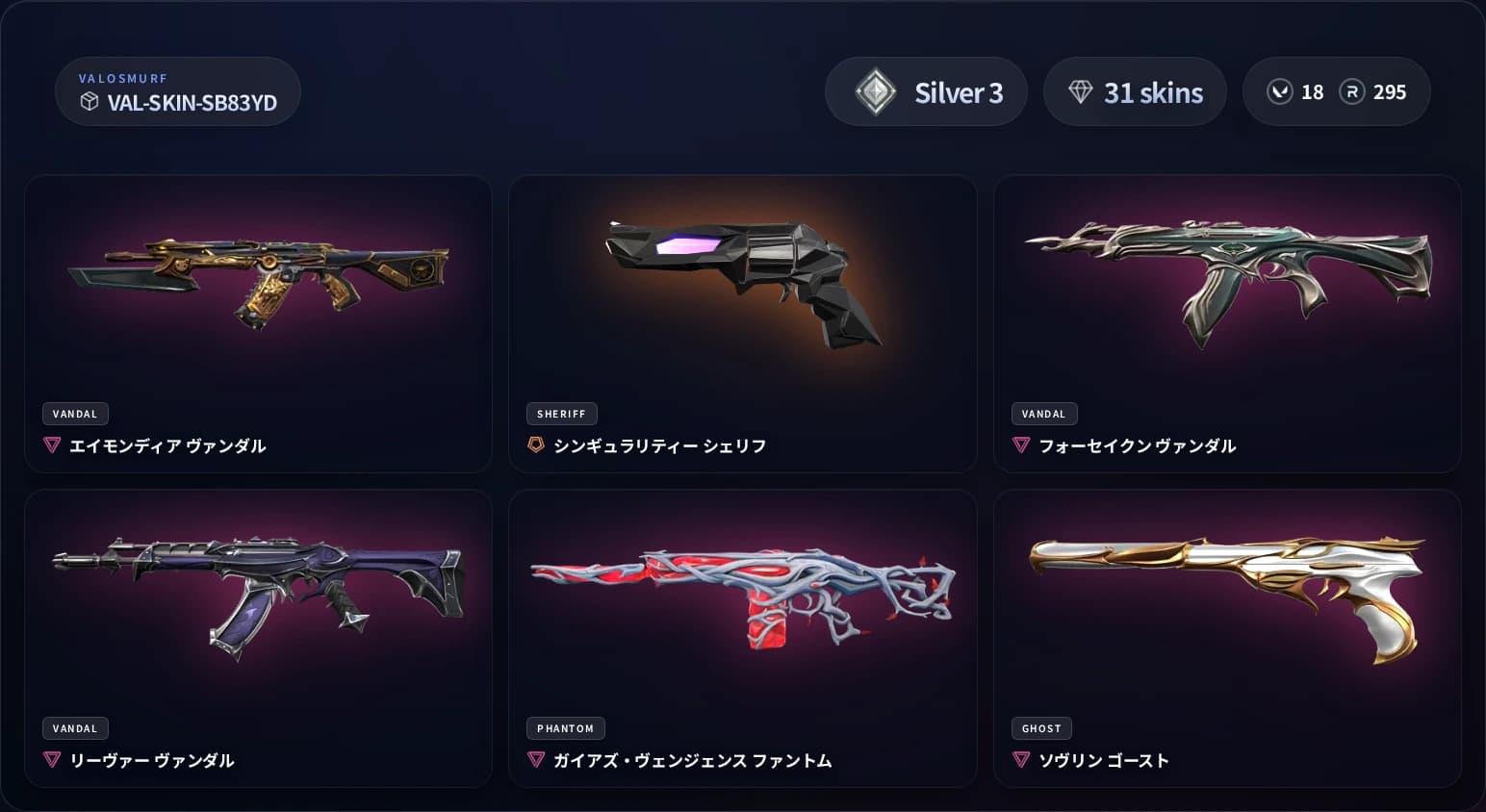
Task: Click the SHERIFF weapon tag
Action: coord(561,414)
